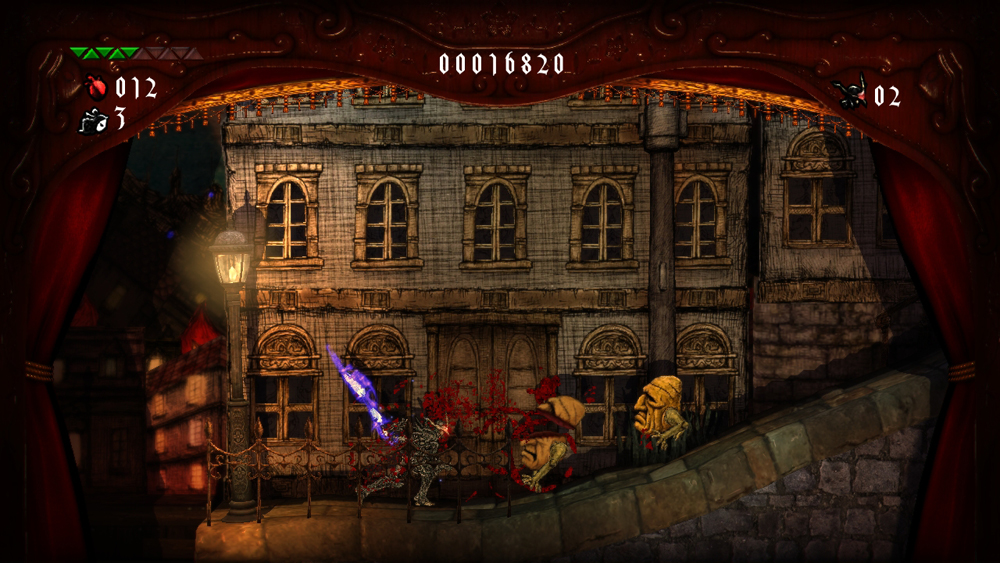
Task: Click the red heart currency icon
Action: coord(96,87)
